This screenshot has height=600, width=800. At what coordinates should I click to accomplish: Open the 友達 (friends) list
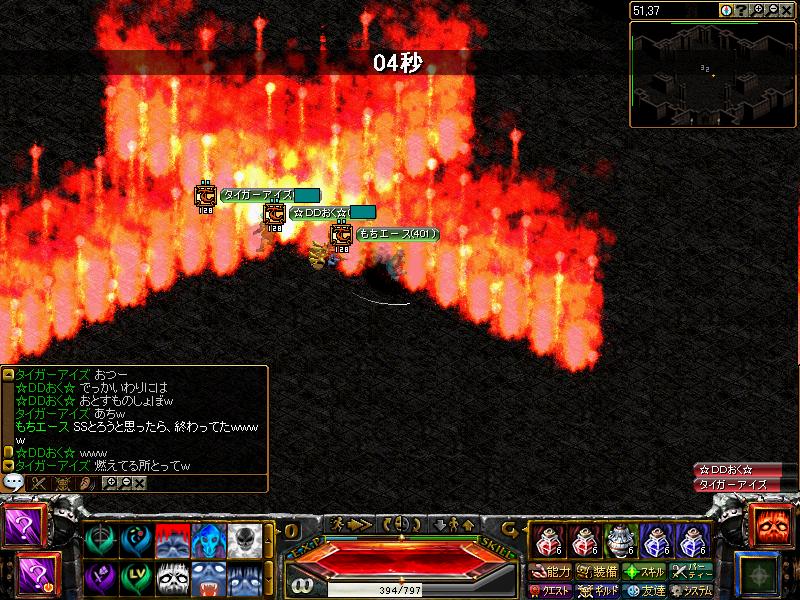click(x=644, y=590)
